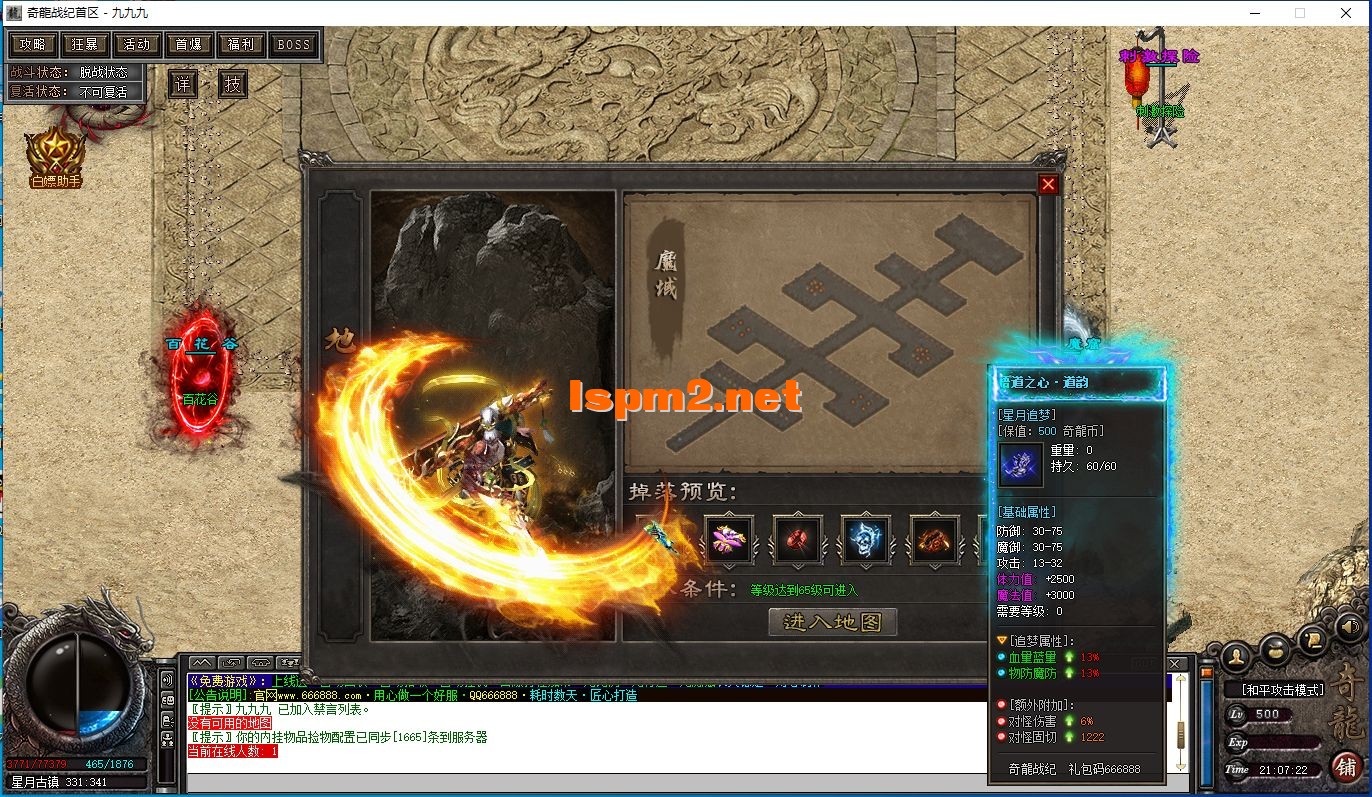This screenshot has width=1372, height=797.
Task: Open the 技 skills button
Action: pos(232,84)
